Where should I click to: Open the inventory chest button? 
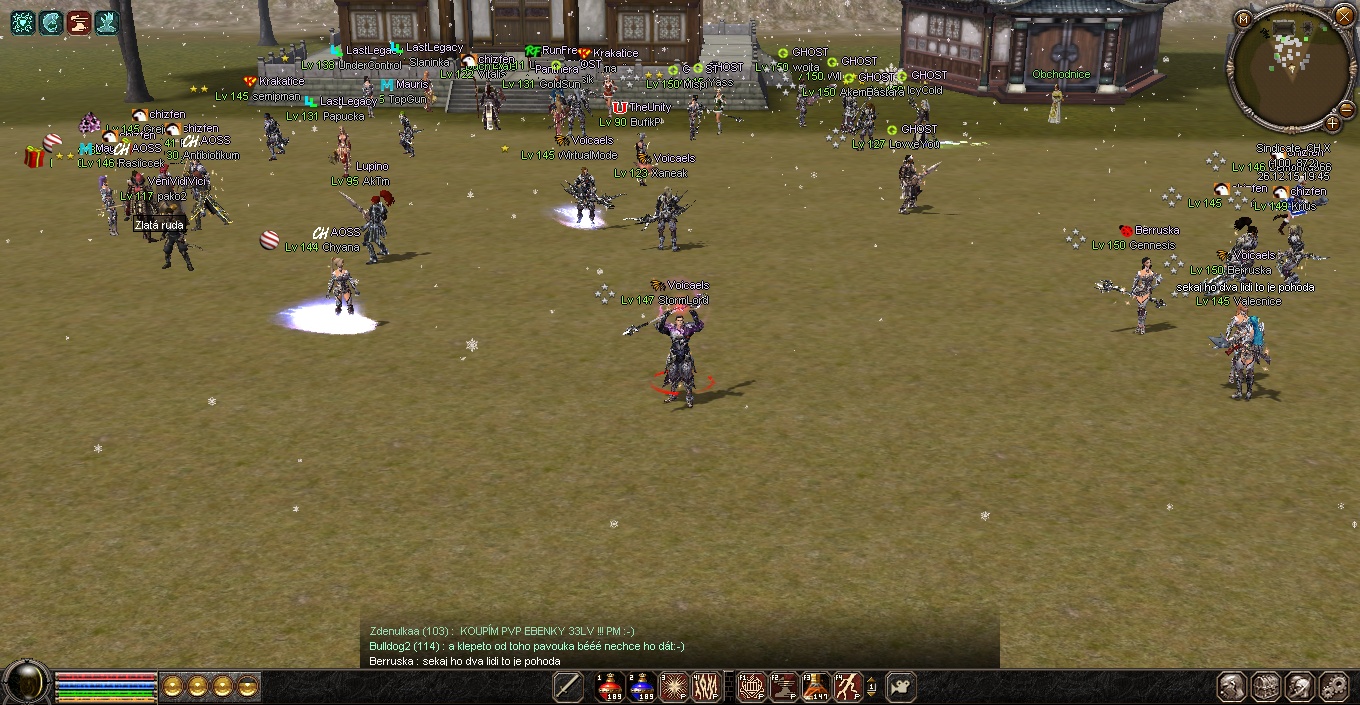click(1266, 687)
